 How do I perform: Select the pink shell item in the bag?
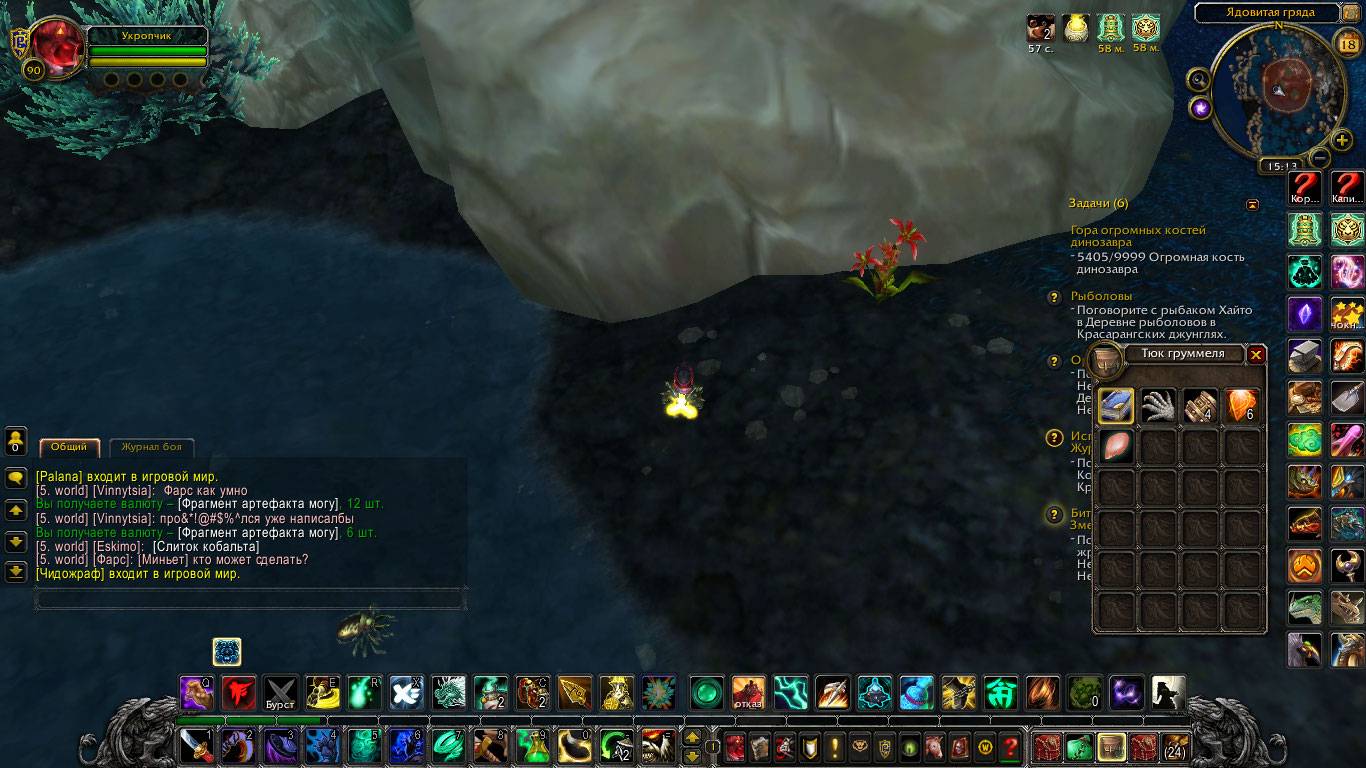click(1116, 446)
